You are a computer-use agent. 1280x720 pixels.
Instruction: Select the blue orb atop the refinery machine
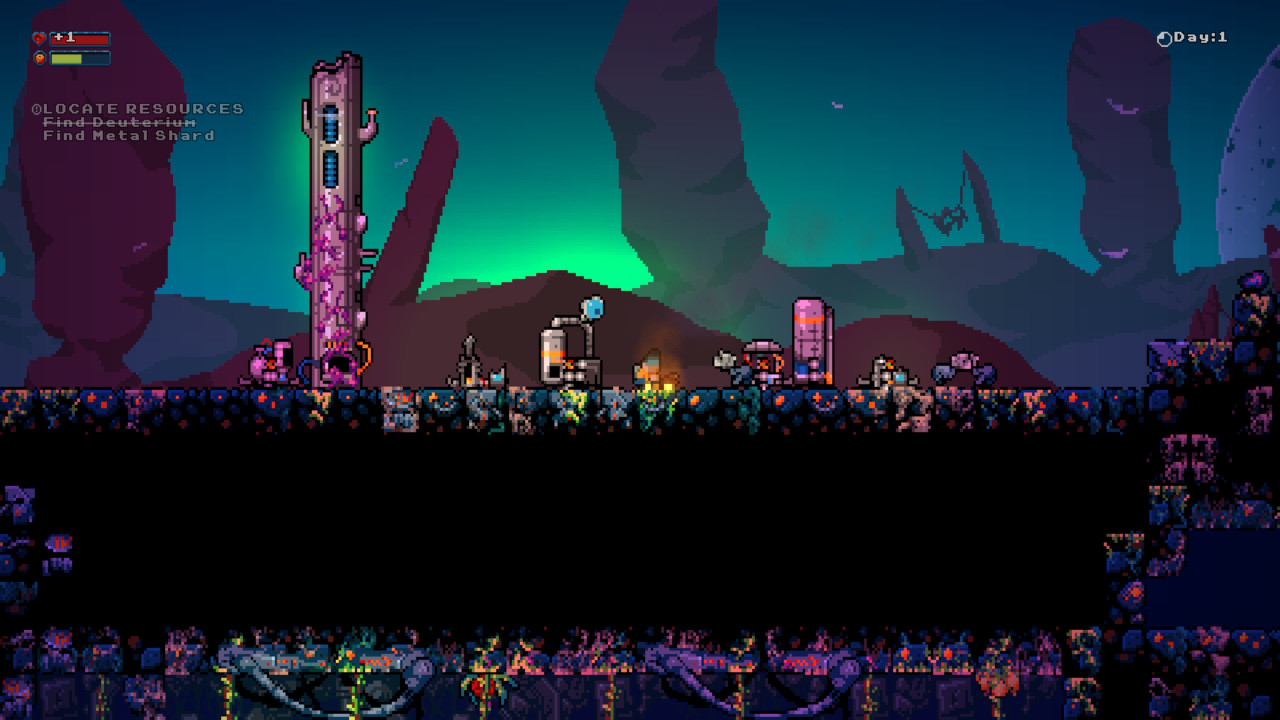(591, 306)
